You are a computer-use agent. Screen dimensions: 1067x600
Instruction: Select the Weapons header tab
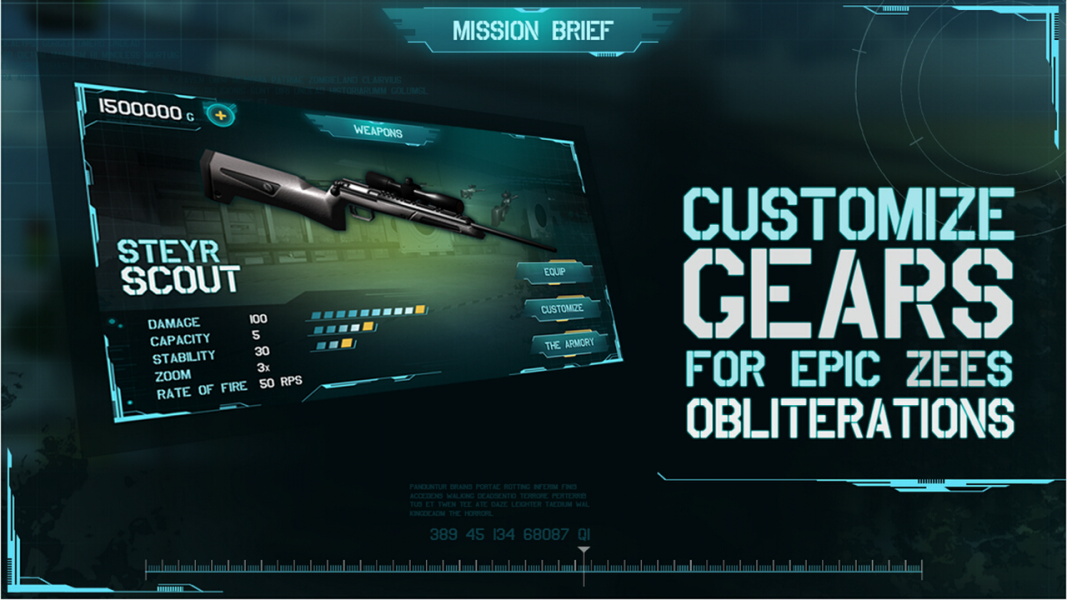378,131
